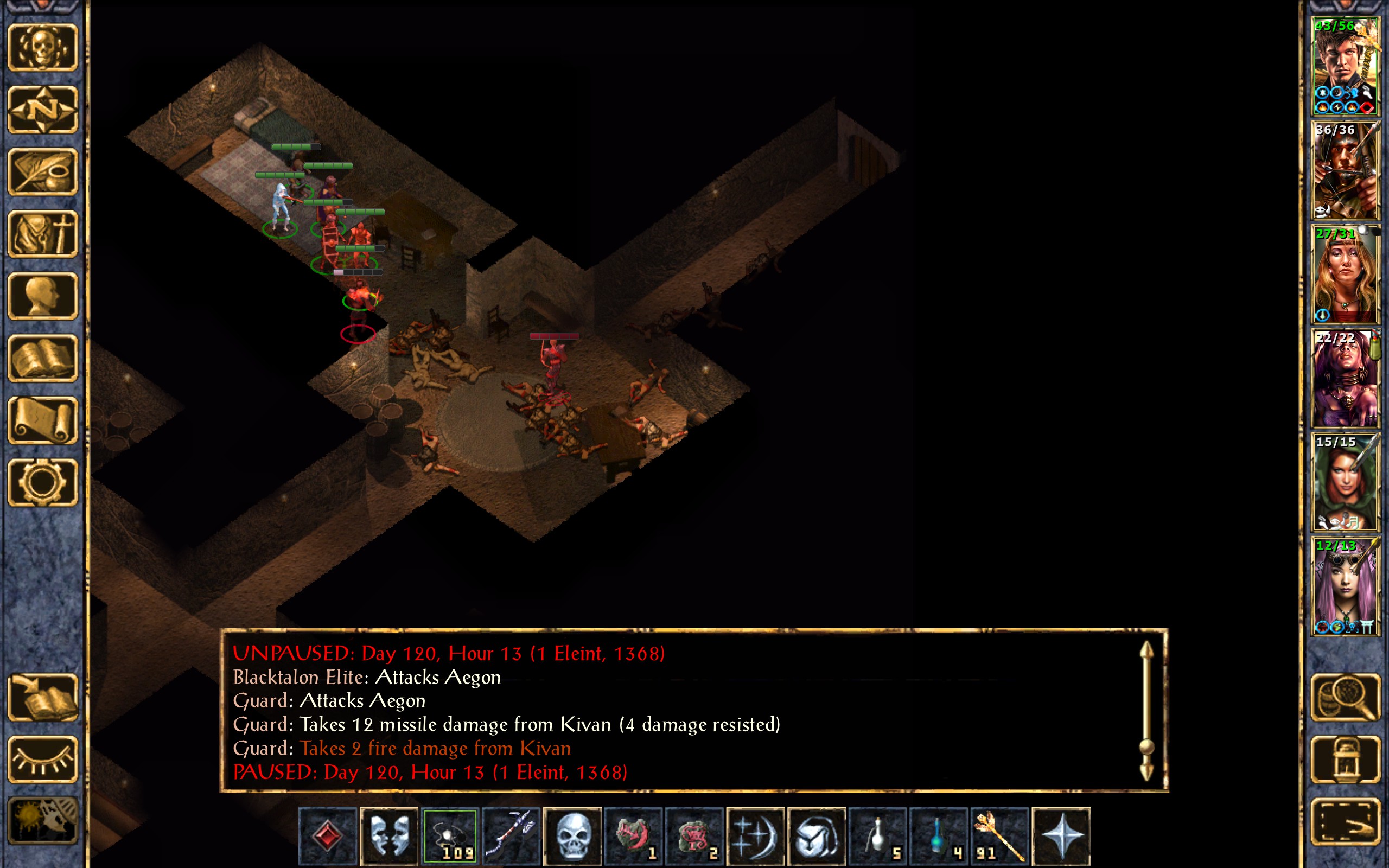
Task: Open game options via the gear button
Action: click(x=43, y=482)
